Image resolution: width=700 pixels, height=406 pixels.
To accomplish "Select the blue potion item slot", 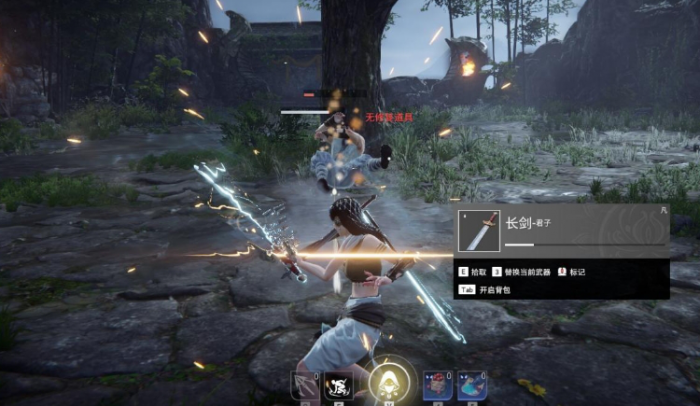I will 472,385.
